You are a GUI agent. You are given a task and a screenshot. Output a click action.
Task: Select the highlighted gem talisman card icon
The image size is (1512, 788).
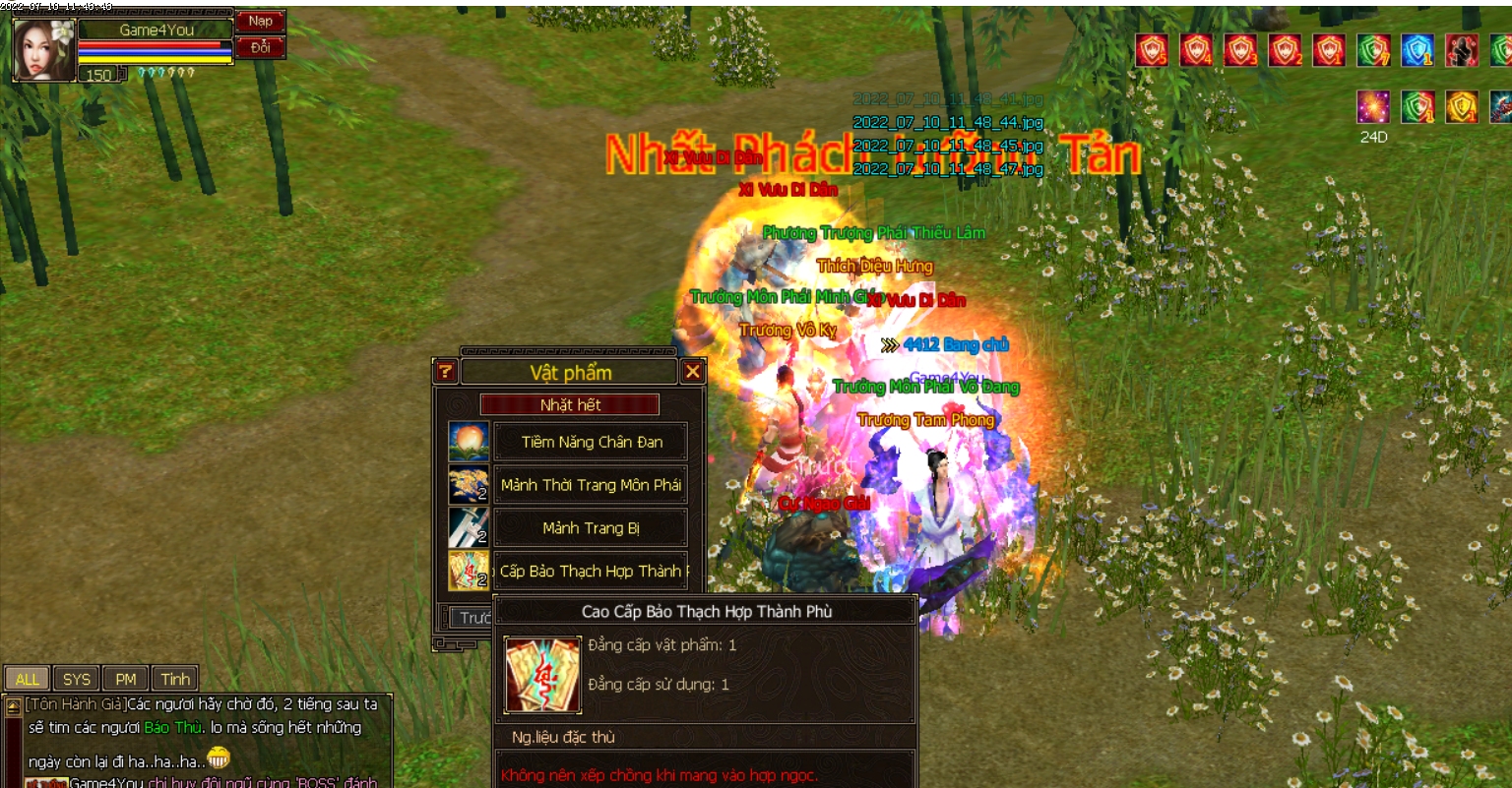(x=469, y=571)
